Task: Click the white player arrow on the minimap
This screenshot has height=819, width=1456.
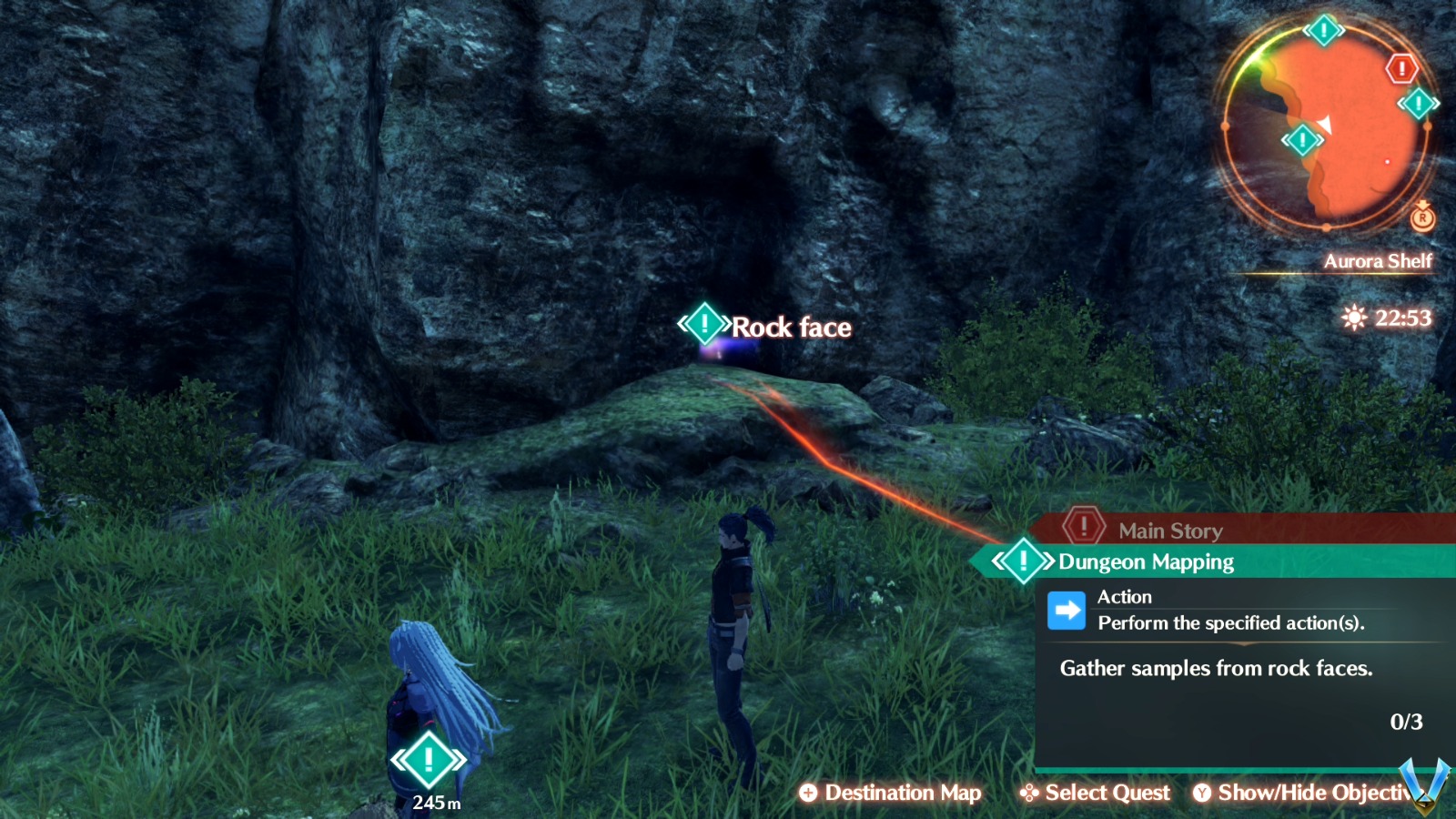Action: (x=1324, y=126)
